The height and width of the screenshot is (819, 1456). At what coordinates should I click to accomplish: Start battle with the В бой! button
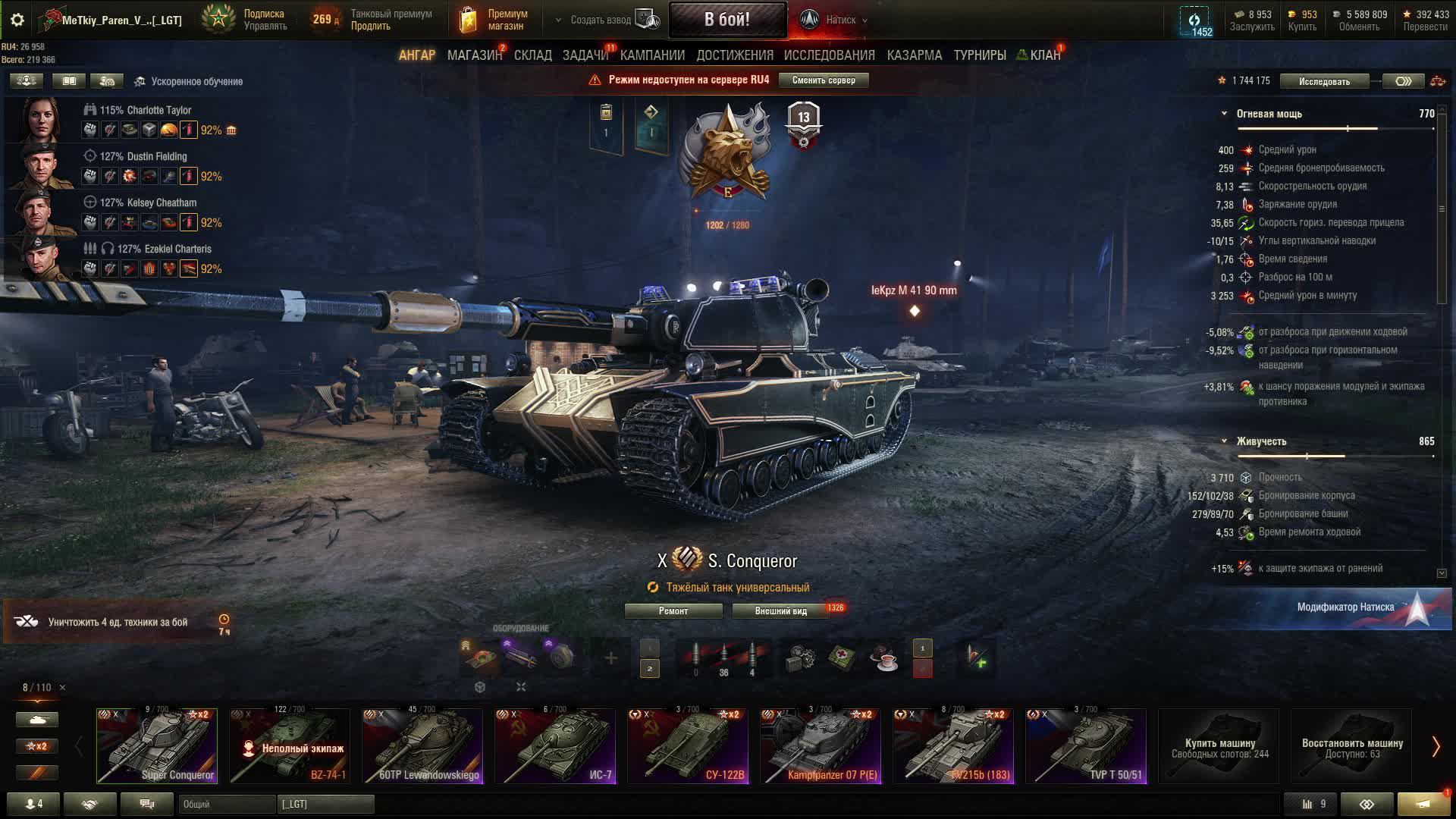[726, 20]
